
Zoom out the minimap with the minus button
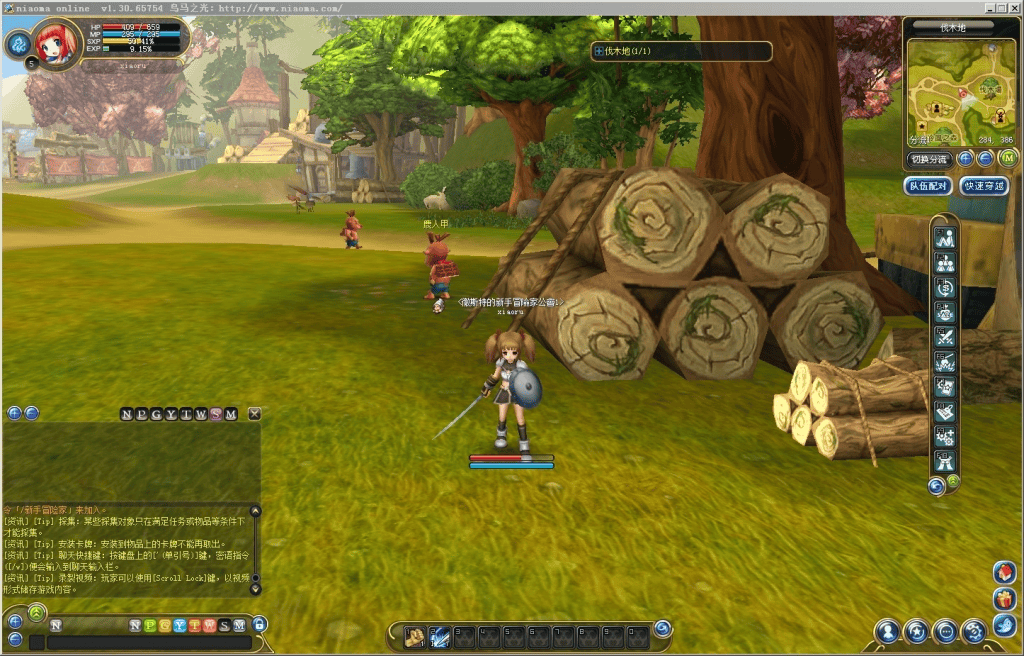pyautogui.click(x=985, y=158)
